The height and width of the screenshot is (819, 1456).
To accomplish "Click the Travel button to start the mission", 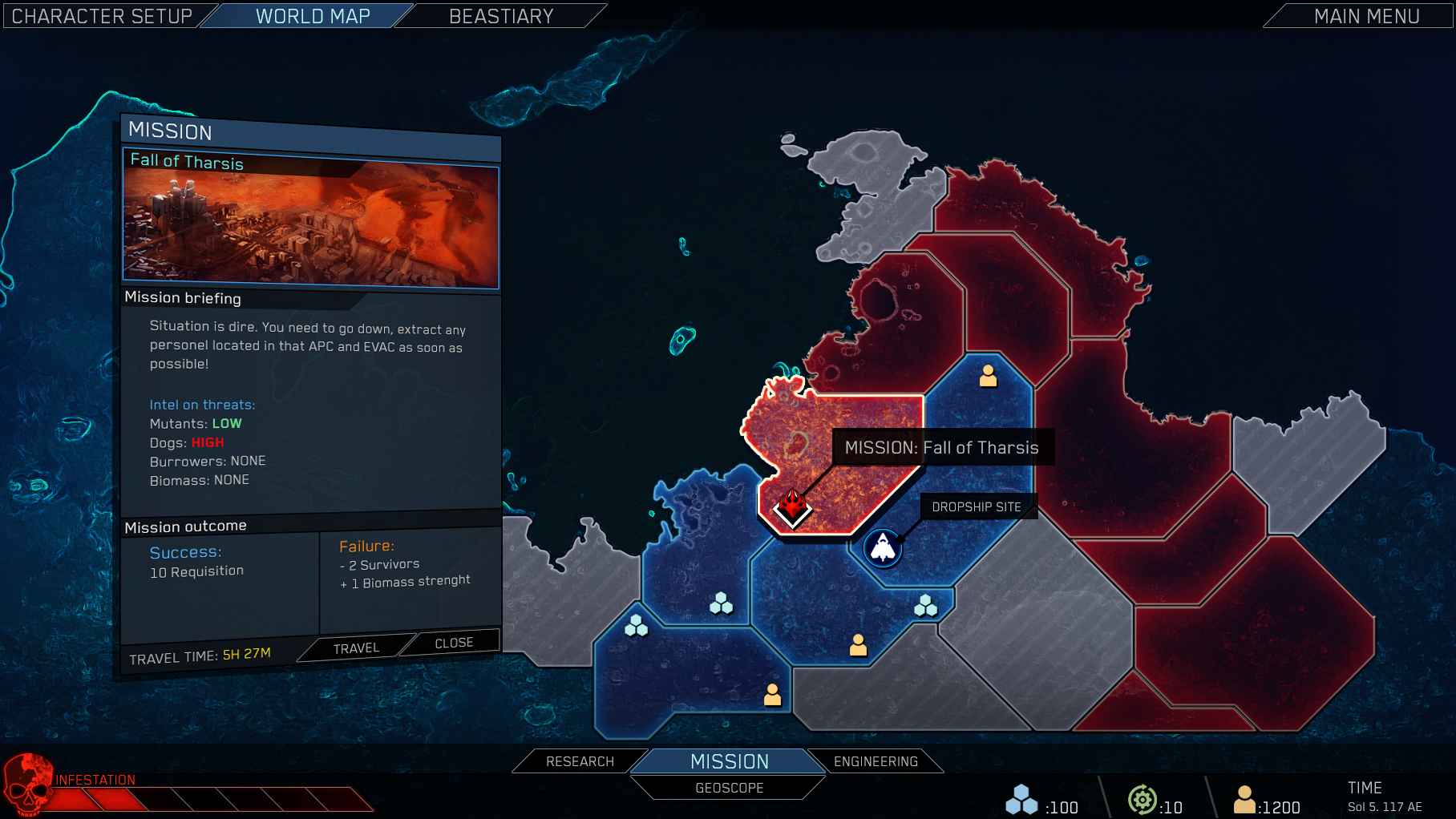I will click(356, 648).
